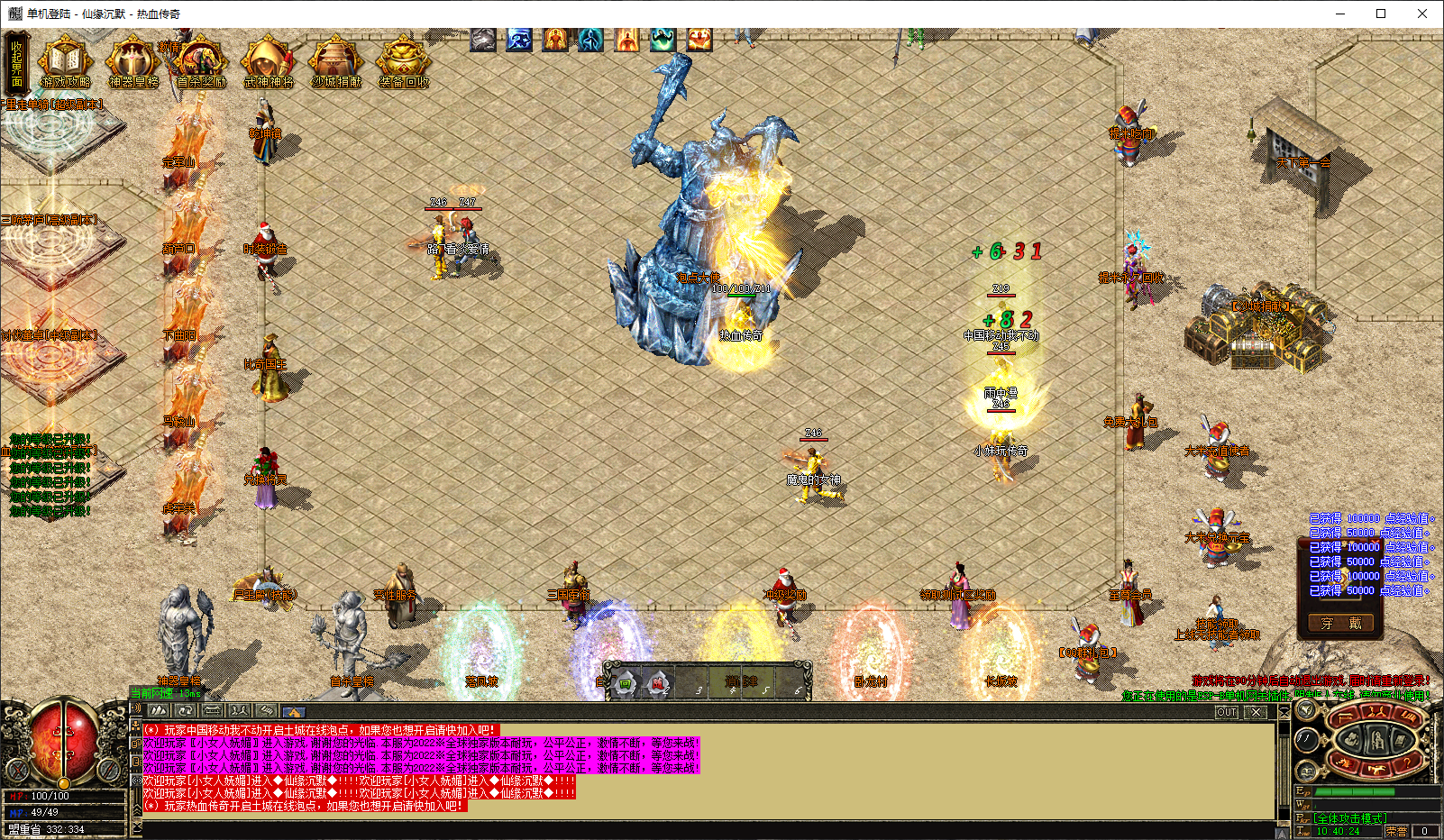Open the 武神神将 hooded warrior icon
The image size is (1444, 840).
pyautogui.click(x=268, y=63)
